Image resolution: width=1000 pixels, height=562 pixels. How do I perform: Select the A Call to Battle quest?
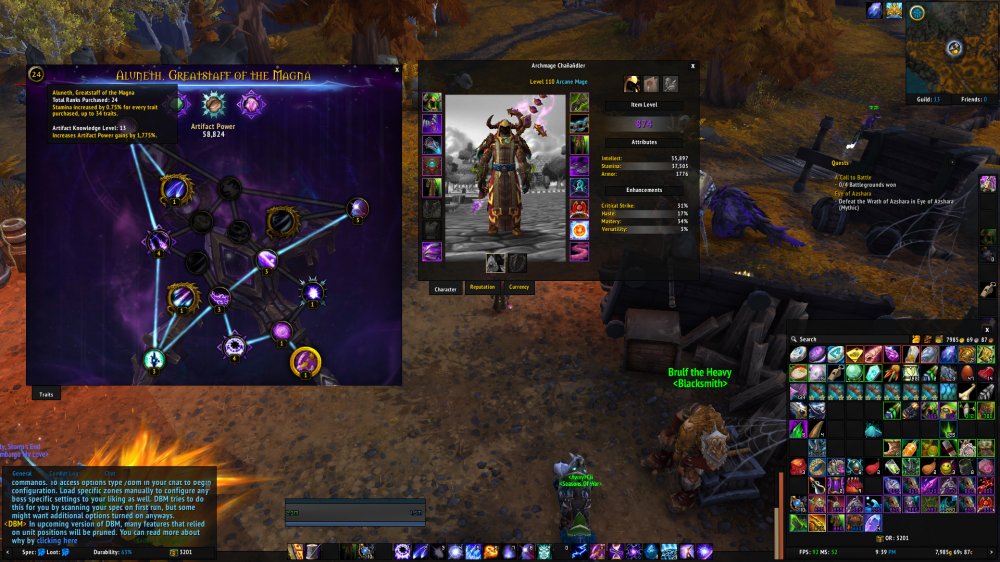click(854, 176)
